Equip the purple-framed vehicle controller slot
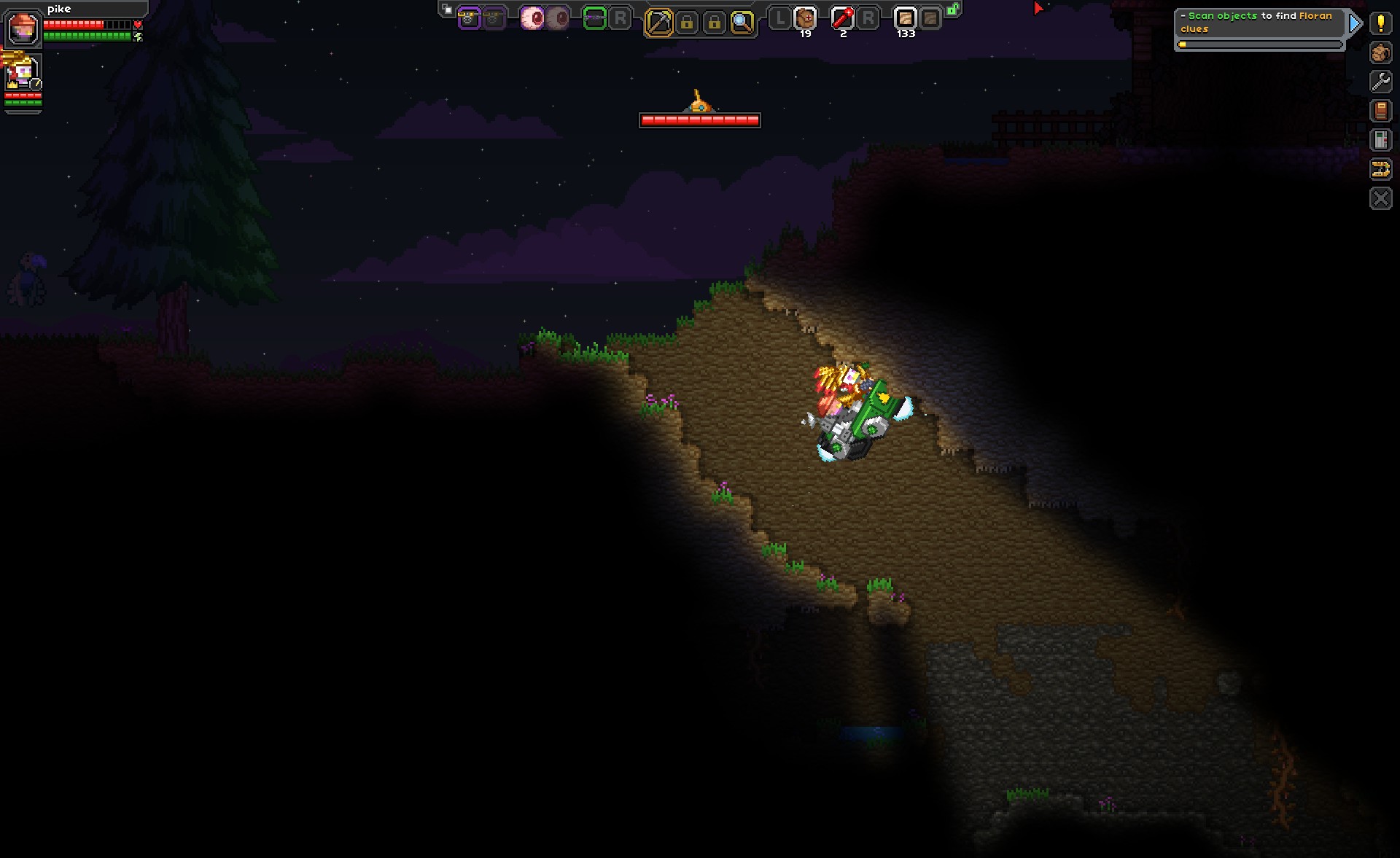 pos(469,19)
